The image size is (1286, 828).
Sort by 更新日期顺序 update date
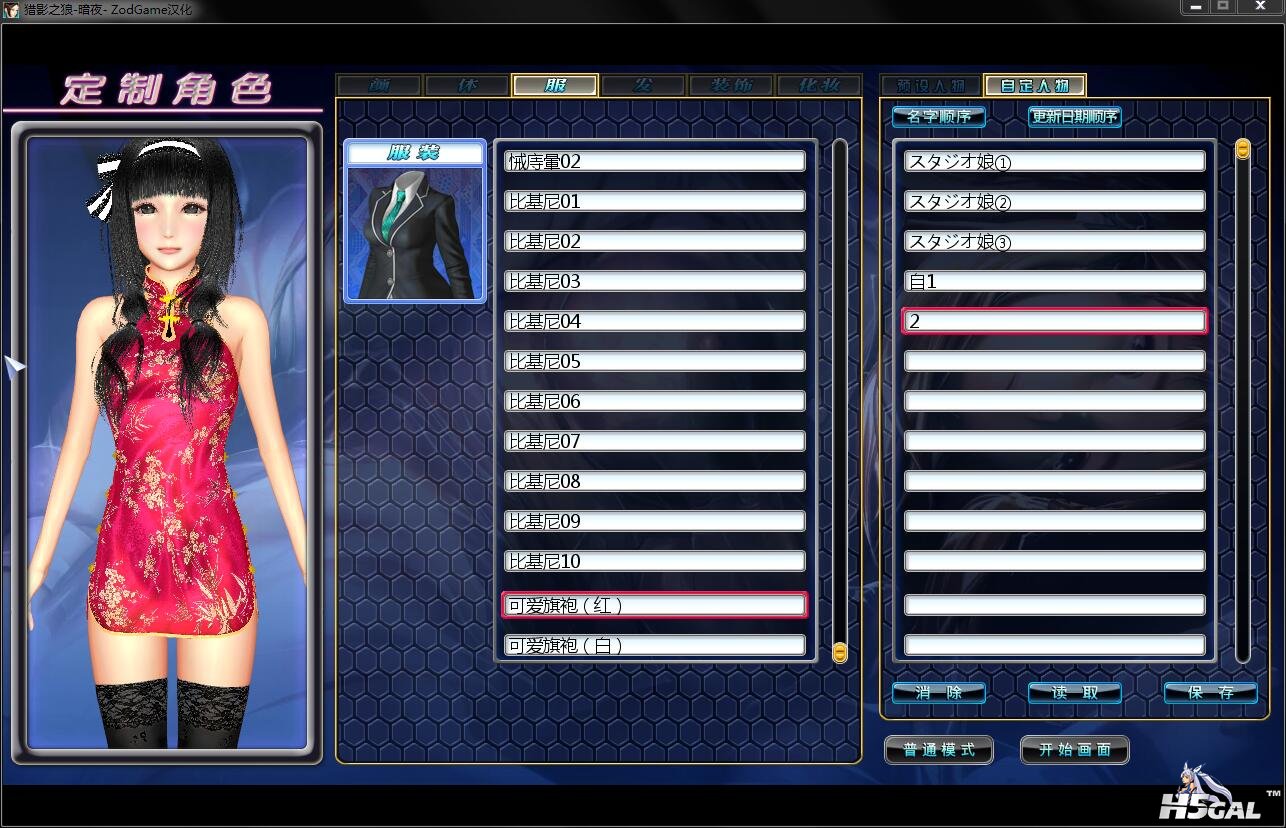(x=1075, y=117)
